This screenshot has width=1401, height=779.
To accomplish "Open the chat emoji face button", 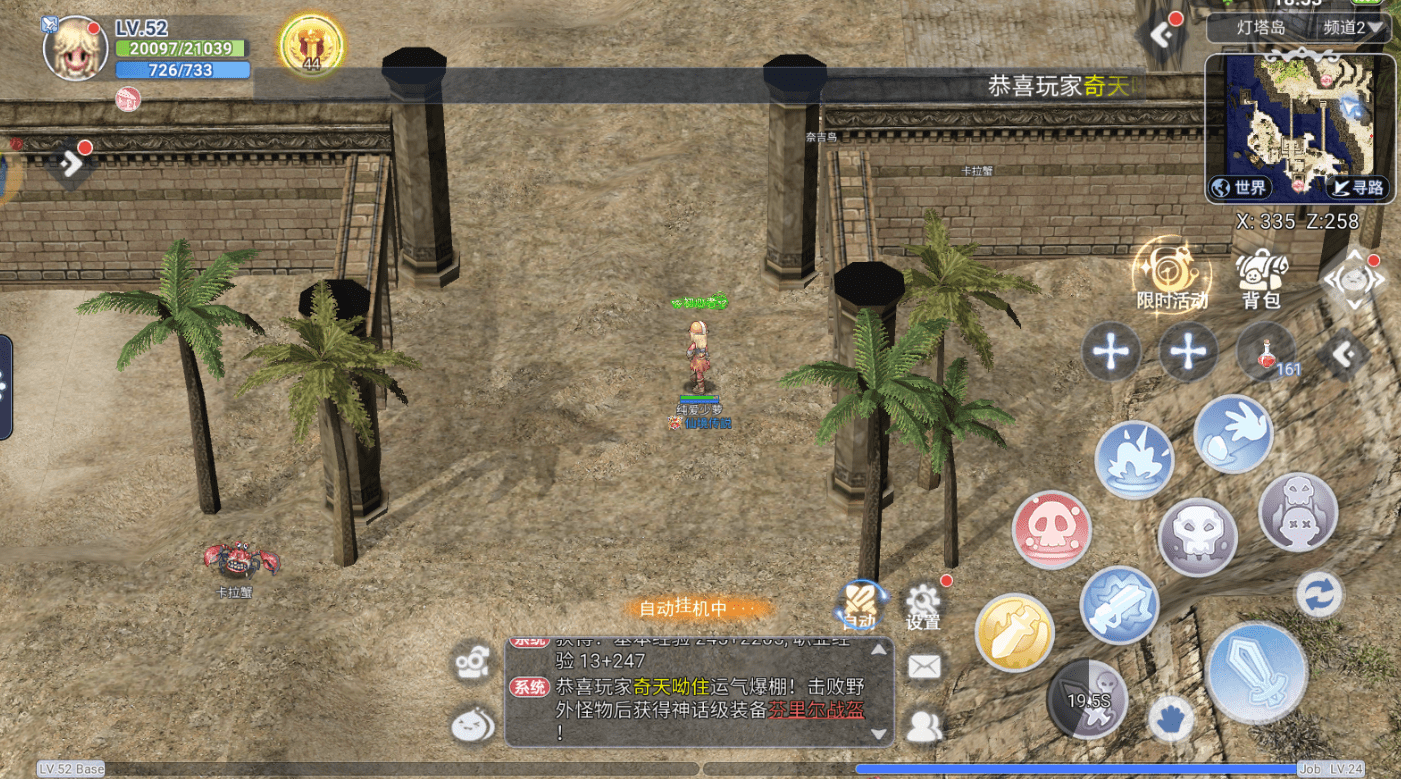I will click(x=472, y=725).
